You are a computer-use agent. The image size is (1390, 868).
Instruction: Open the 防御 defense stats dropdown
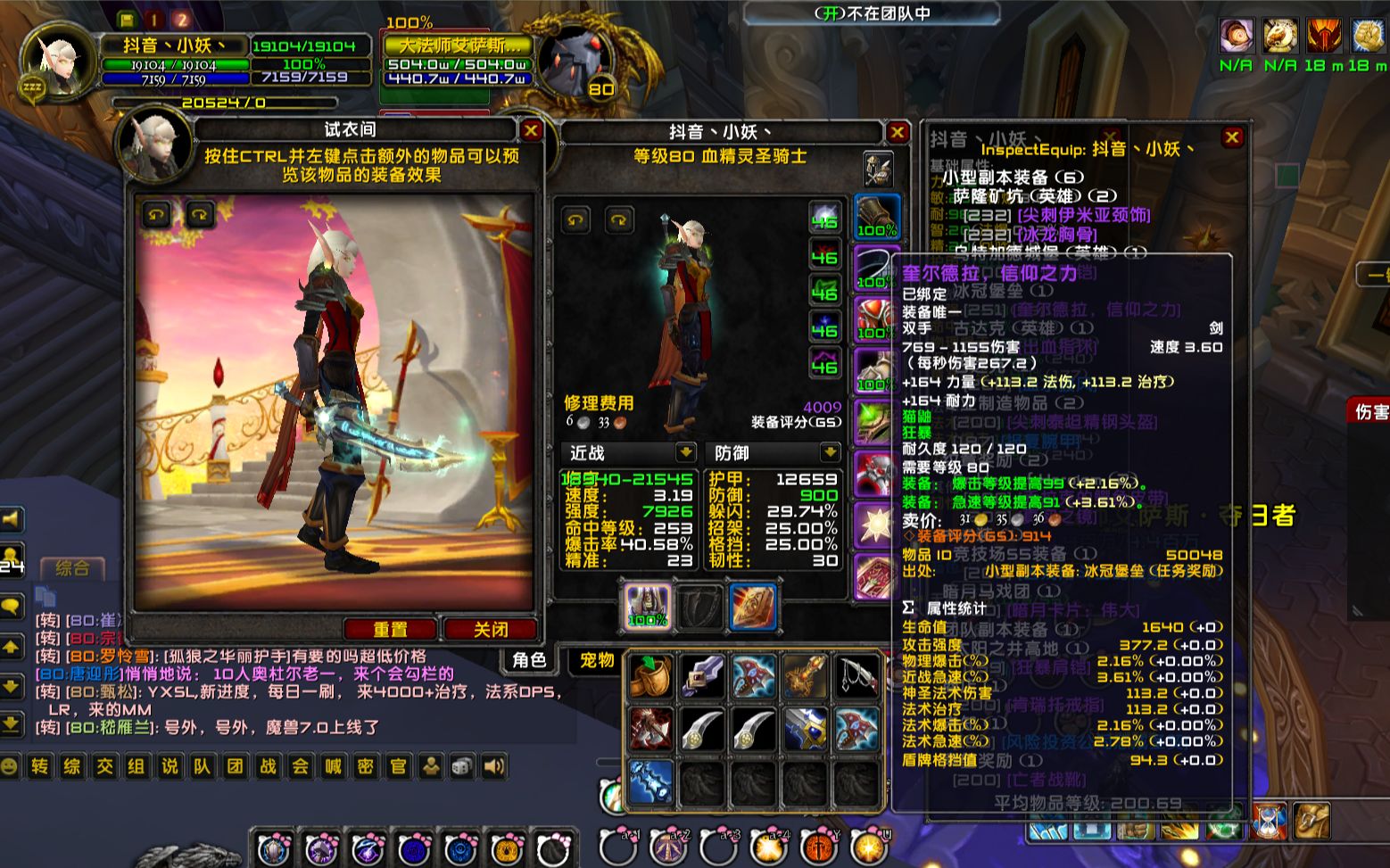[x=830, y=452]
